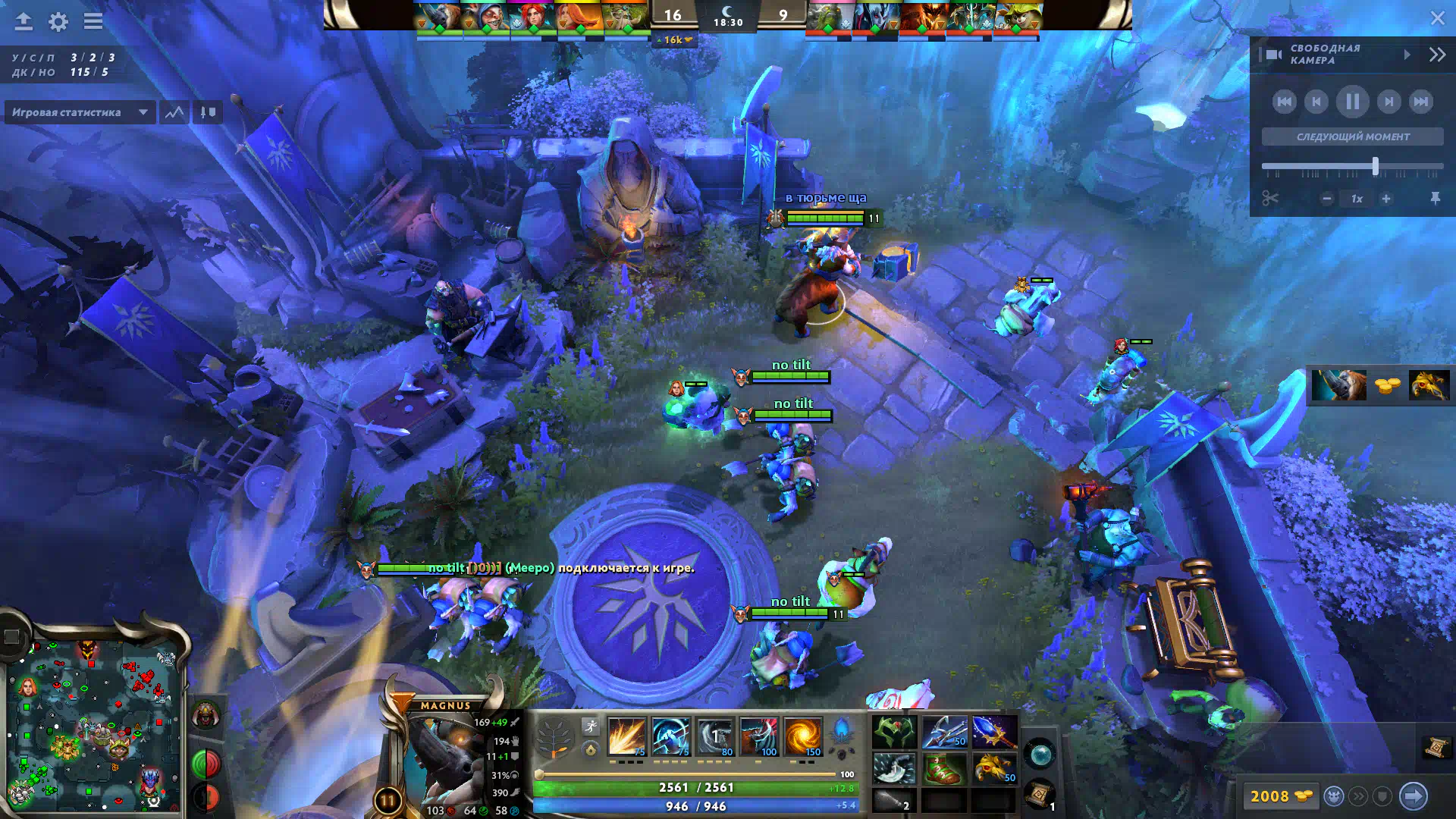The height and width of the screenshot is (819, 1456).
Task: Open the settings gear menu
Action: [x=58, y=21]
